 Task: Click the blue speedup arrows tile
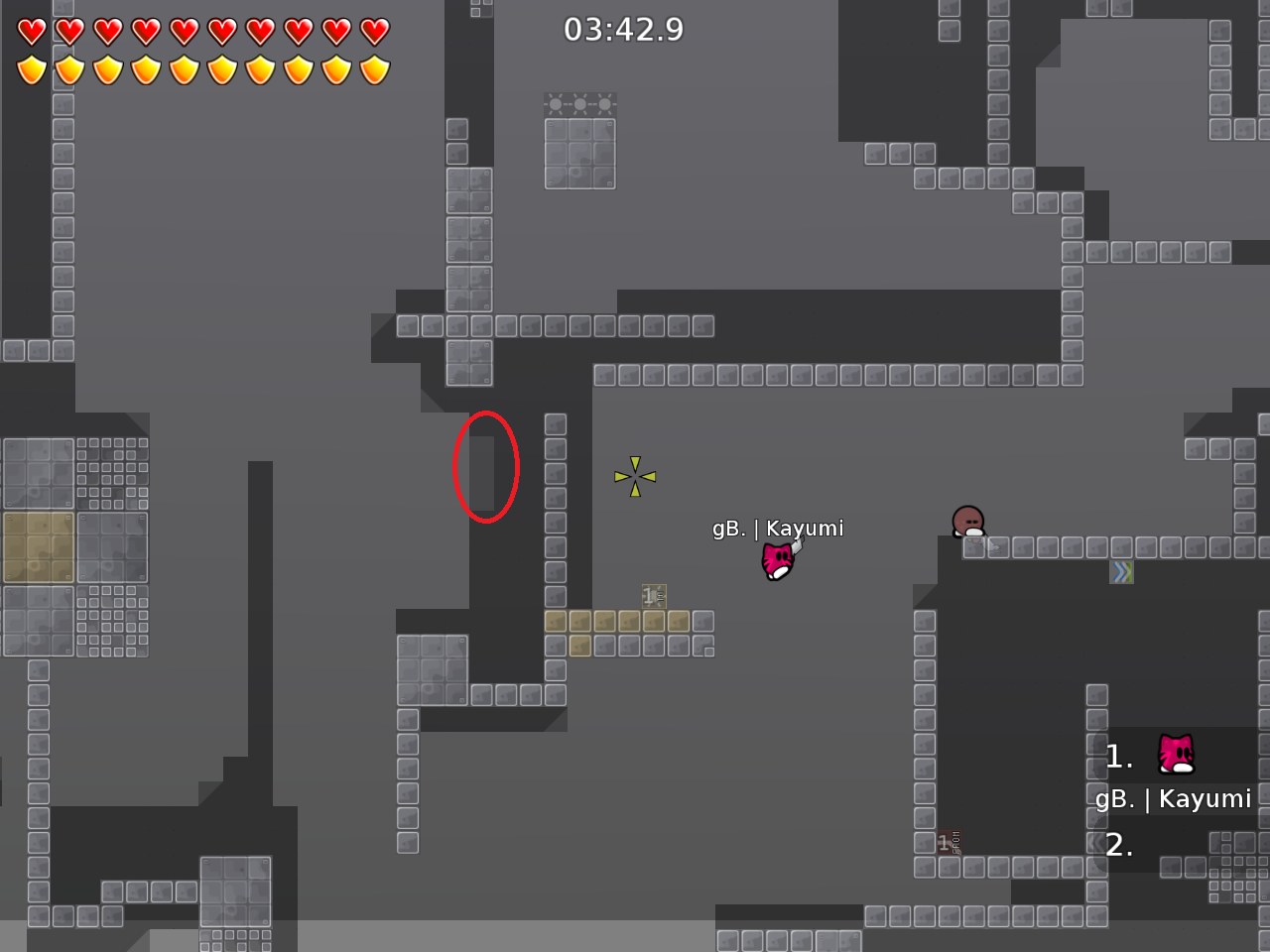pyautogui.click(x=1121, y=571)
